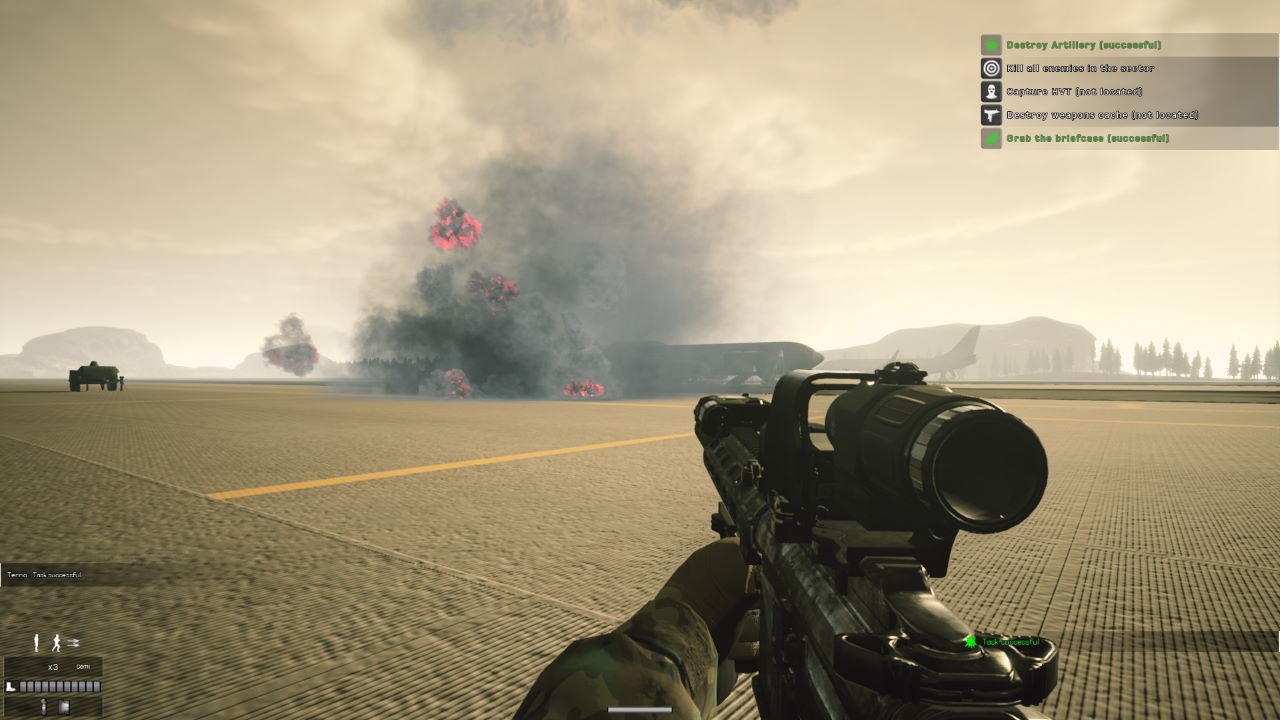This screenshot has width=1280, height=720.
Task: Select the running soldier movement icon
Action: (57, 643)
